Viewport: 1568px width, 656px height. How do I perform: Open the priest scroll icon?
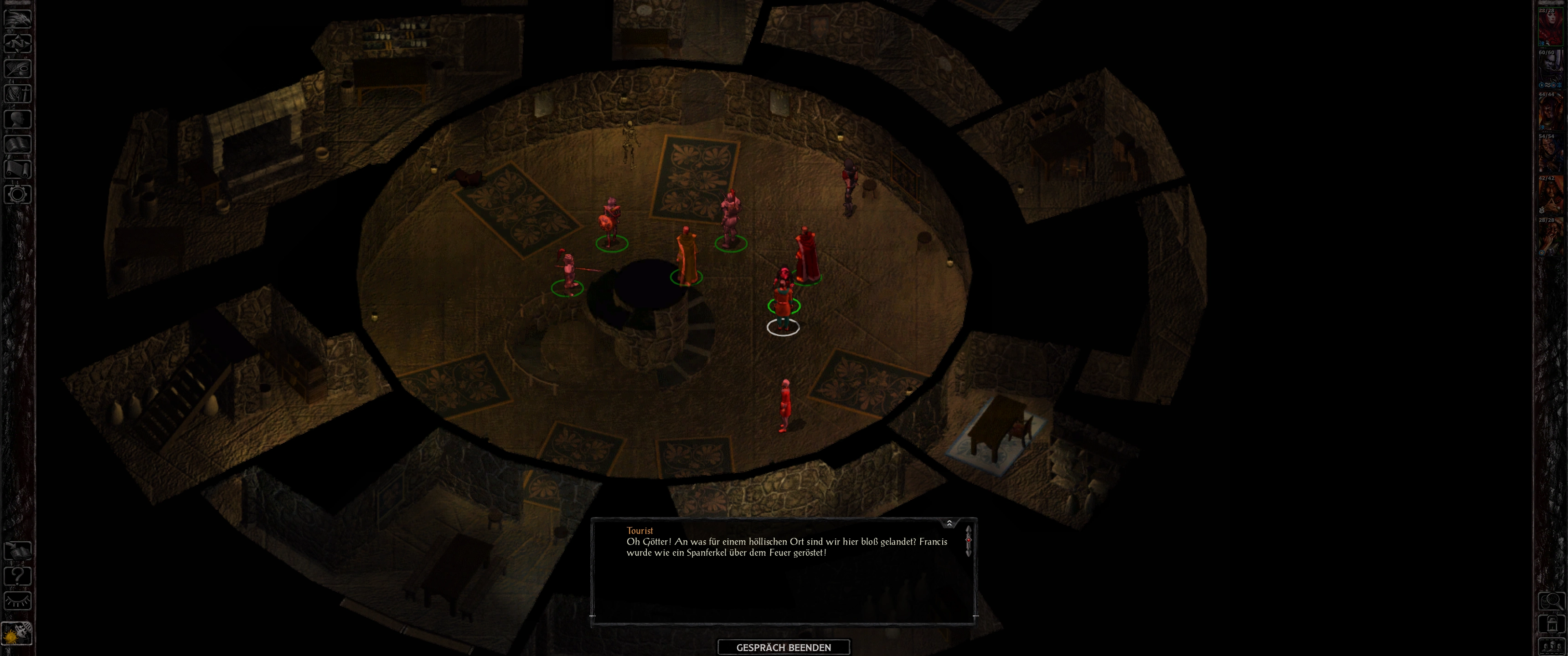tap(18, 169)
